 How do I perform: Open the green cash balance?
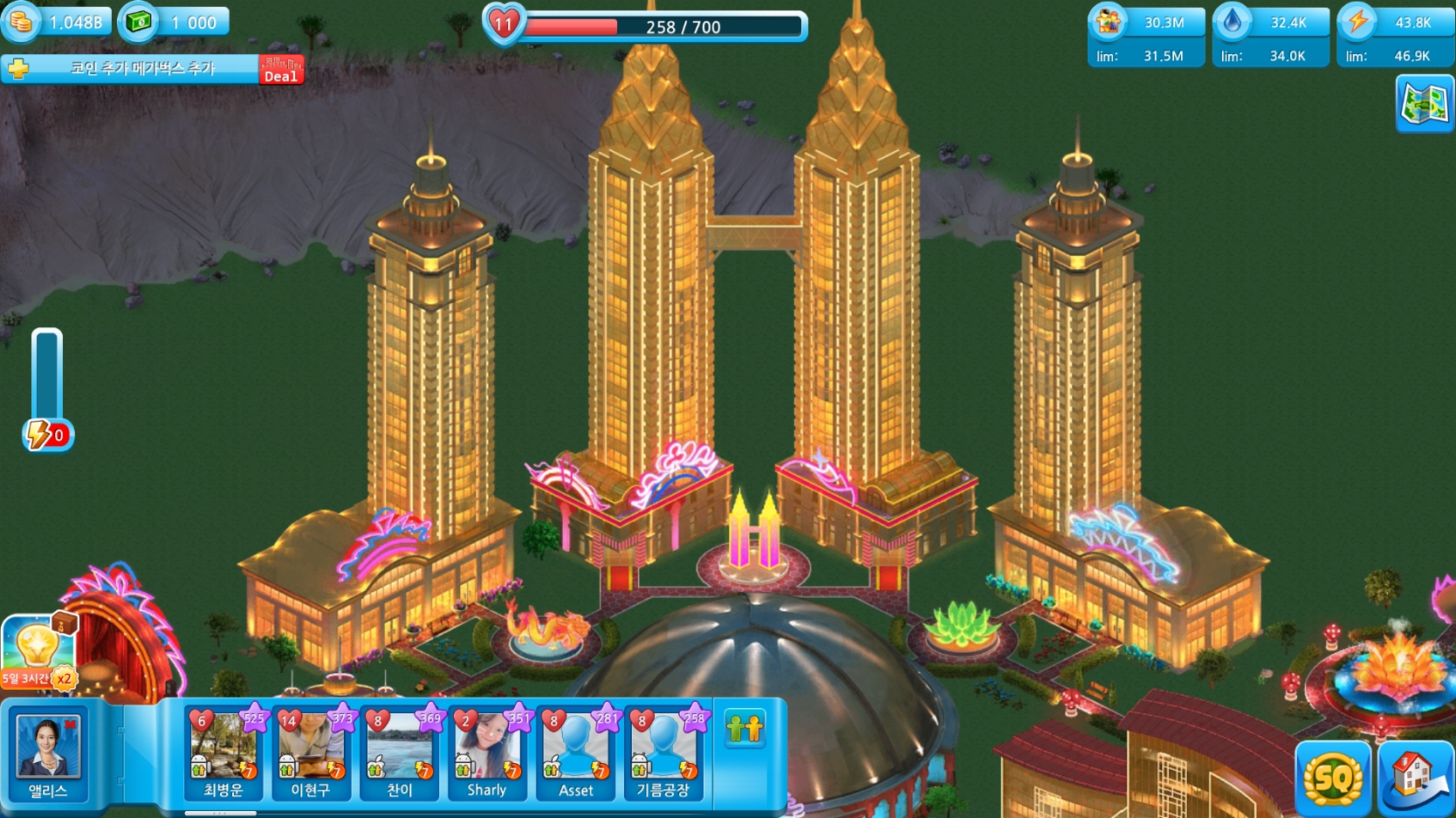175,22
